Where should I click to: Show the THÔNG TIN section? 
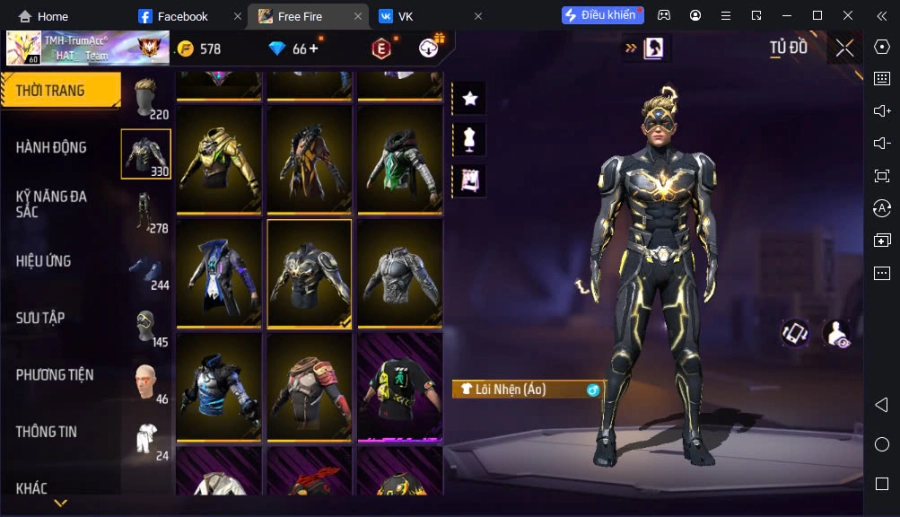click(x=47, y=432)
